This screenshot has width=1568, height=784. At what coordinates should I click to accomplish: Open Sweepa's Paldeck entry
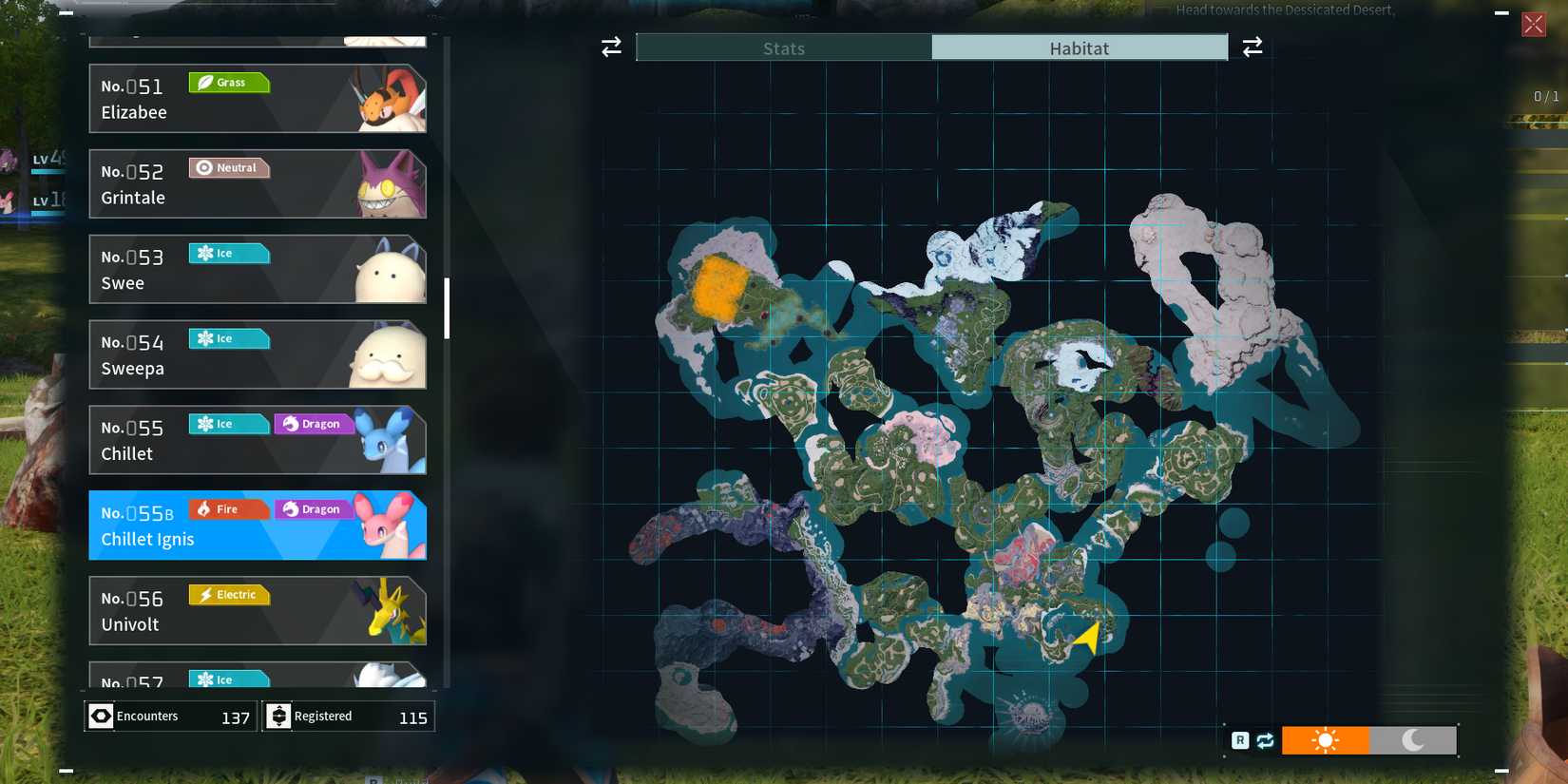click(257, 354)
